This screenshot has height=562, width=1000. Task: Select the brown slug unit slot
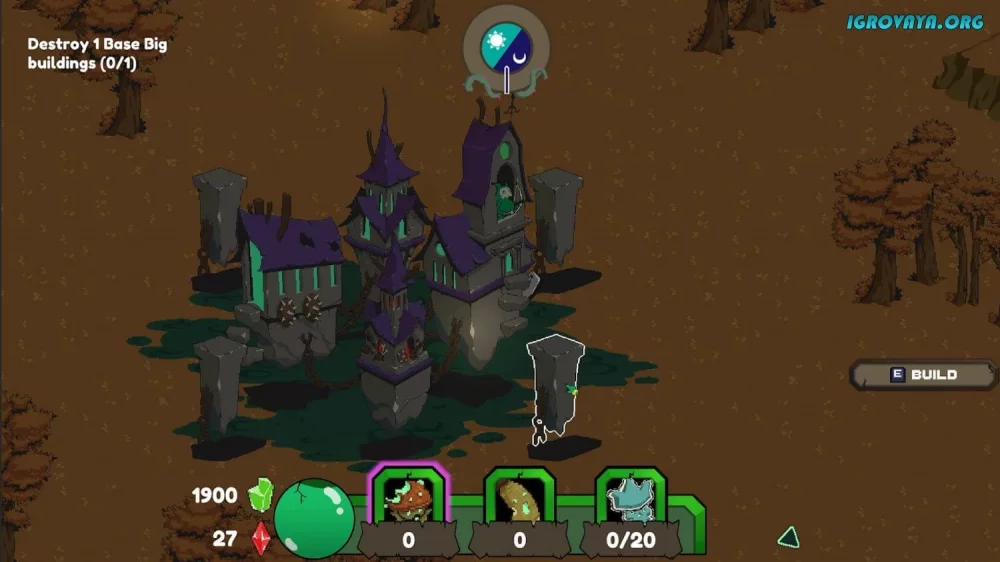tap(519, 497)
